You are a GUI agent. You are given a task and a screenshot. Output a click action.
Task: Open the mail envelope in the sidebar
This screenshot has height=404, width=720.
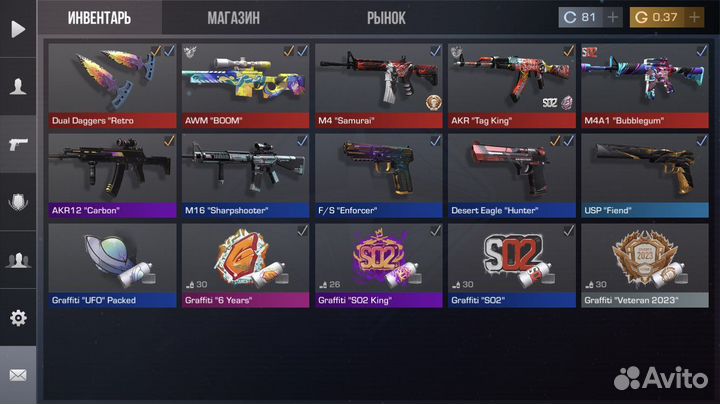click(18, 376)
